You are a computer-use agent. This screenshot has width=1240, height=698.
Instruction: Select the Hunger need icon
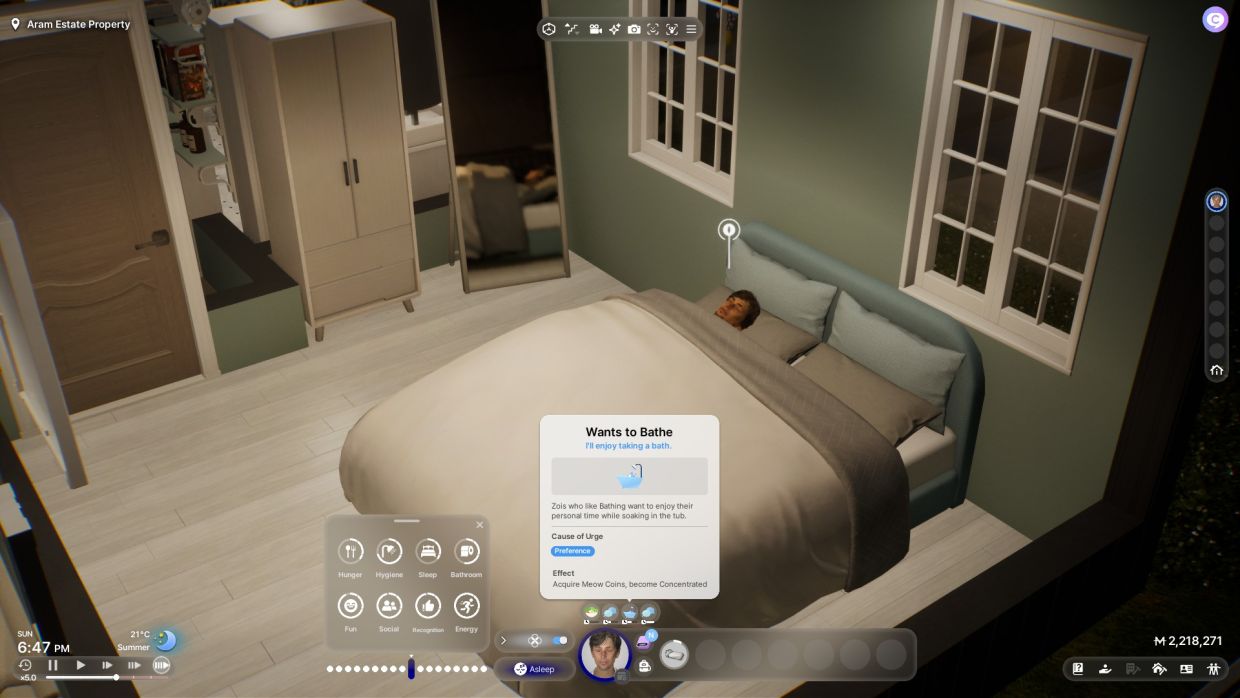(x=350, y=551)
